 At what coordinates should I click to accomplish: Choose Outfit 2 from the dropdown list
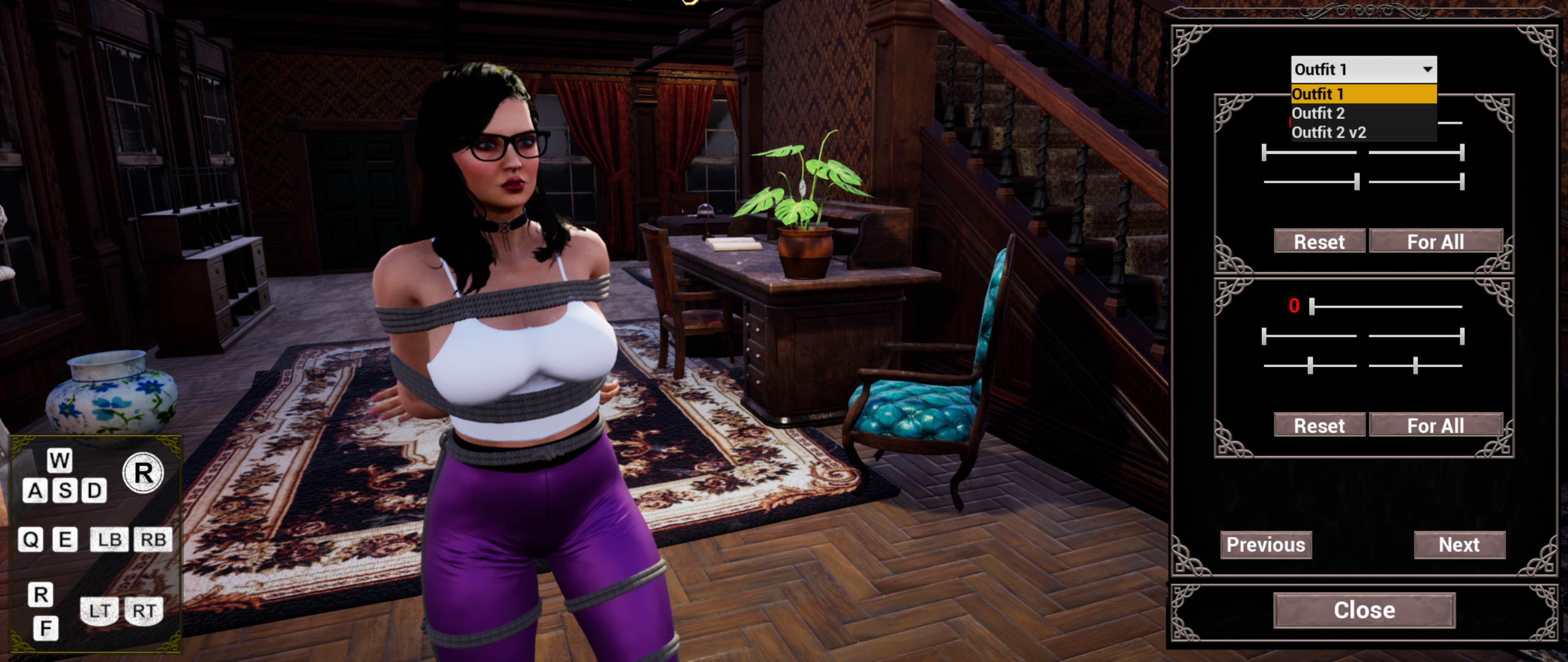click(1318, 113)
